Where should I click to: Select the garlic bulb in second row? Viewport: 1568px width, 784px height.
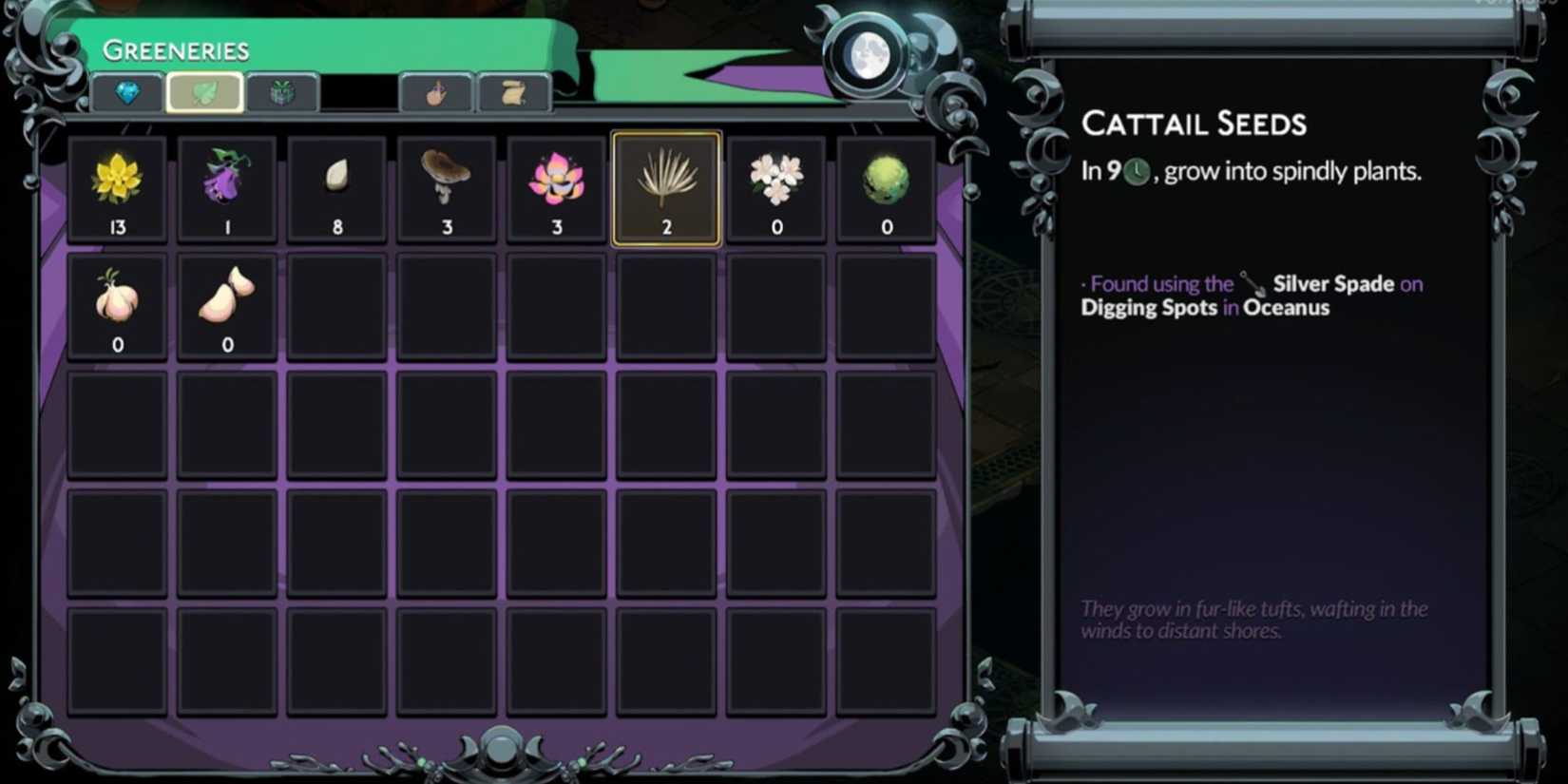tap(117, 304)
